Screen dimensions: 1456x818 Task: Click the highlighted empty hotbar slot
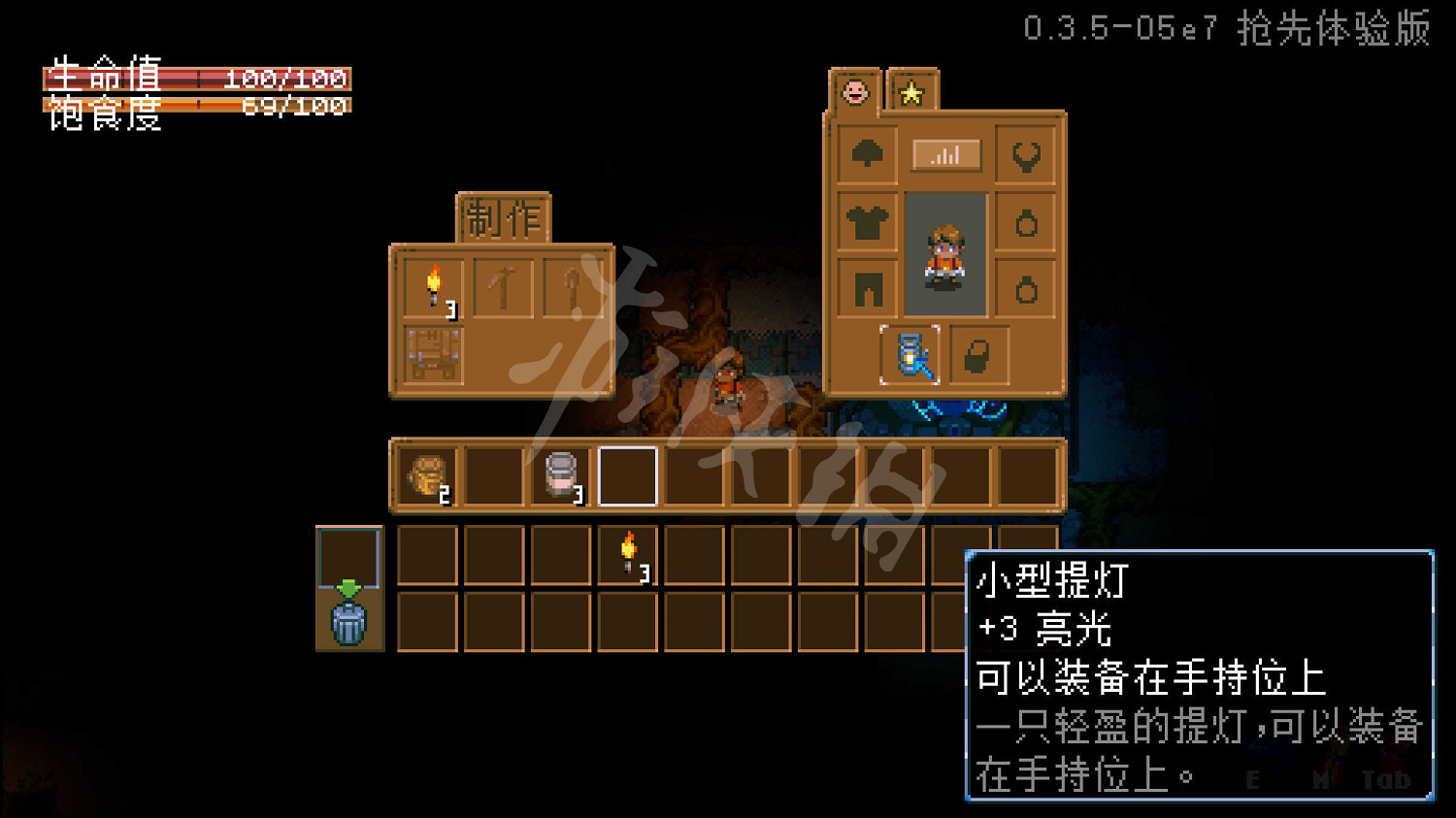point(627,474)
